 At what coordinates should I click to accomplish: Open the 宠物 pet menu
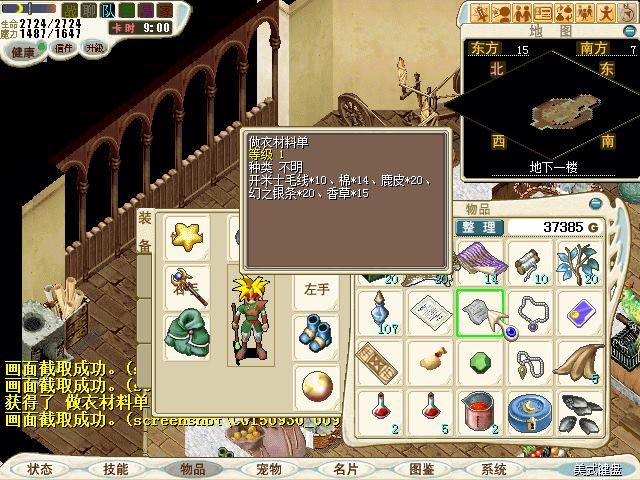tap(268, 468)
